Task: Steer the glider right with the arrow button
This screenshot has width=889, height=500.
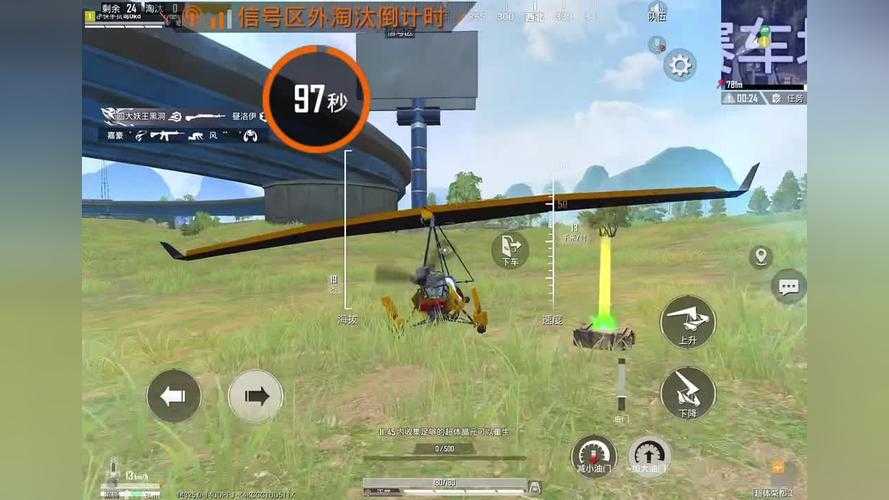Action: (x=256, y=396)
